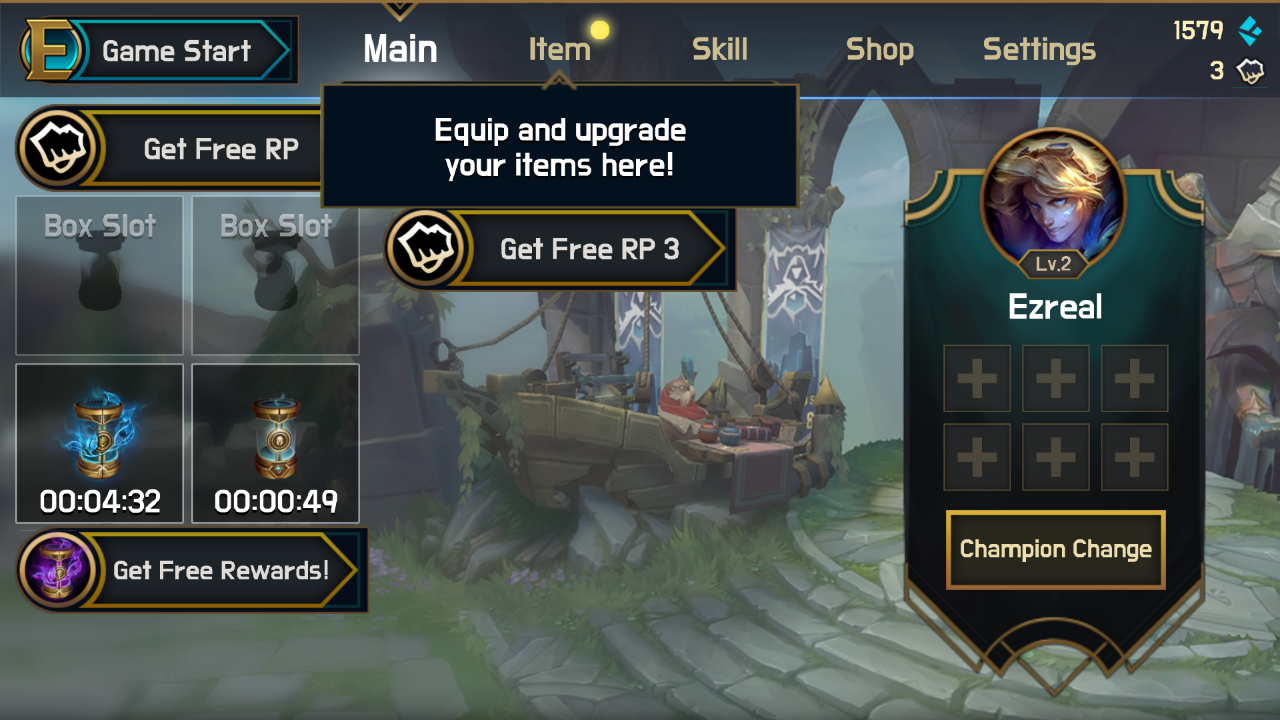Select the box with 00:00:49 timer
The width and height of the screenshot is (1280, 720).
pyautogui.click(x=276, y=443)
